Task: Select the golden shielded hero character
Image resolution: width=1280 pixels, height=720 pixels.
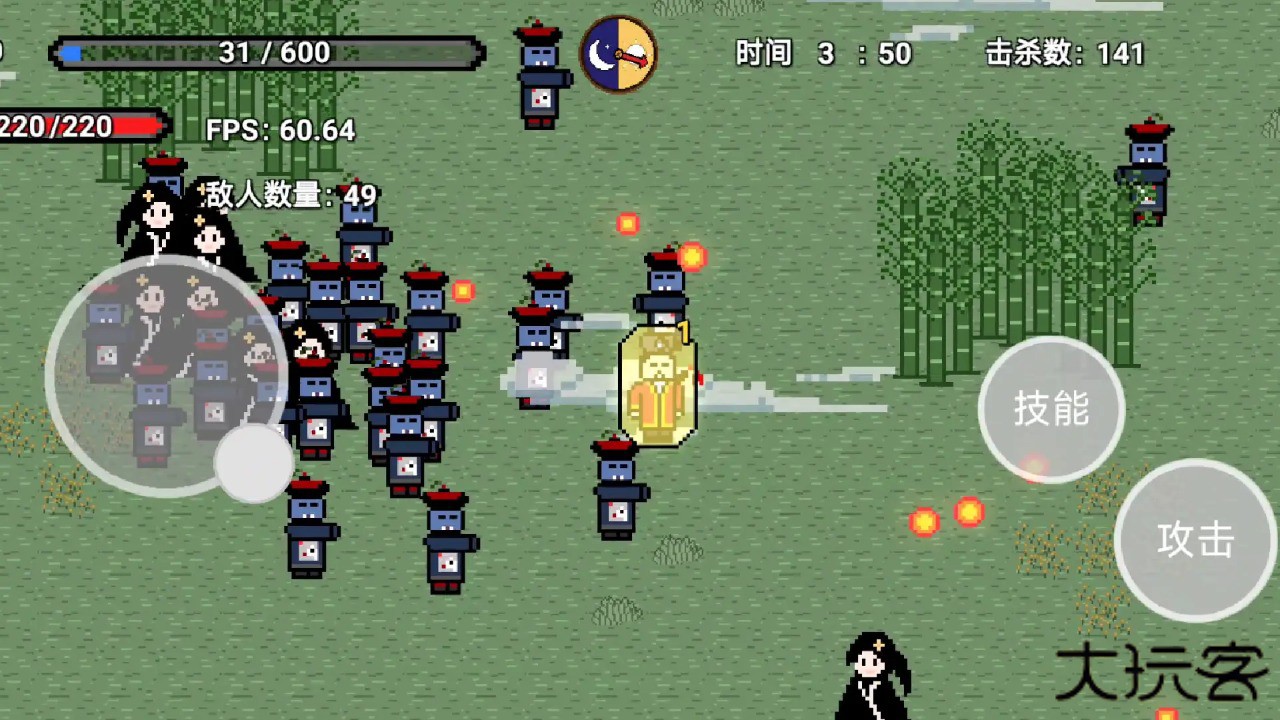Action: tap(660, 385)
